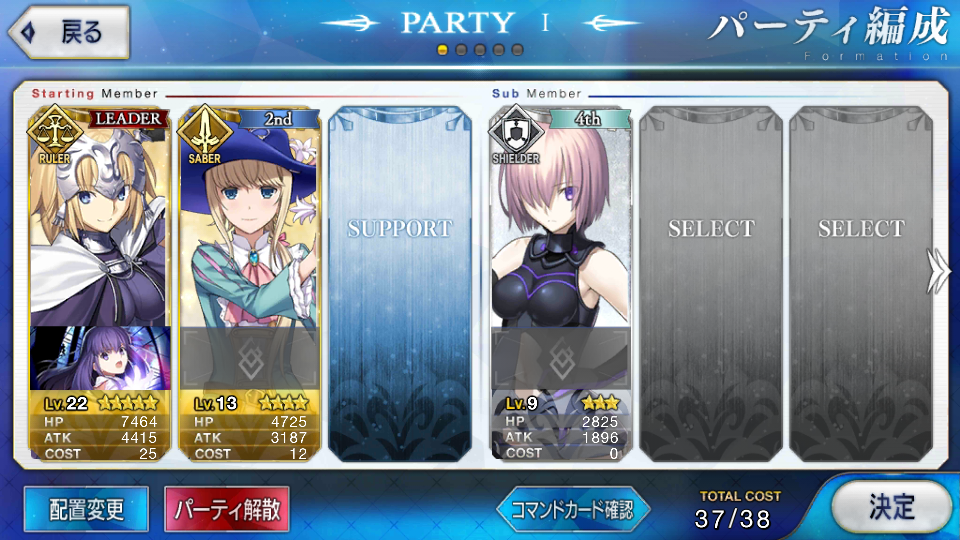Go back with the 戻る button
This screenshot has height=540, width=960.
68,32
